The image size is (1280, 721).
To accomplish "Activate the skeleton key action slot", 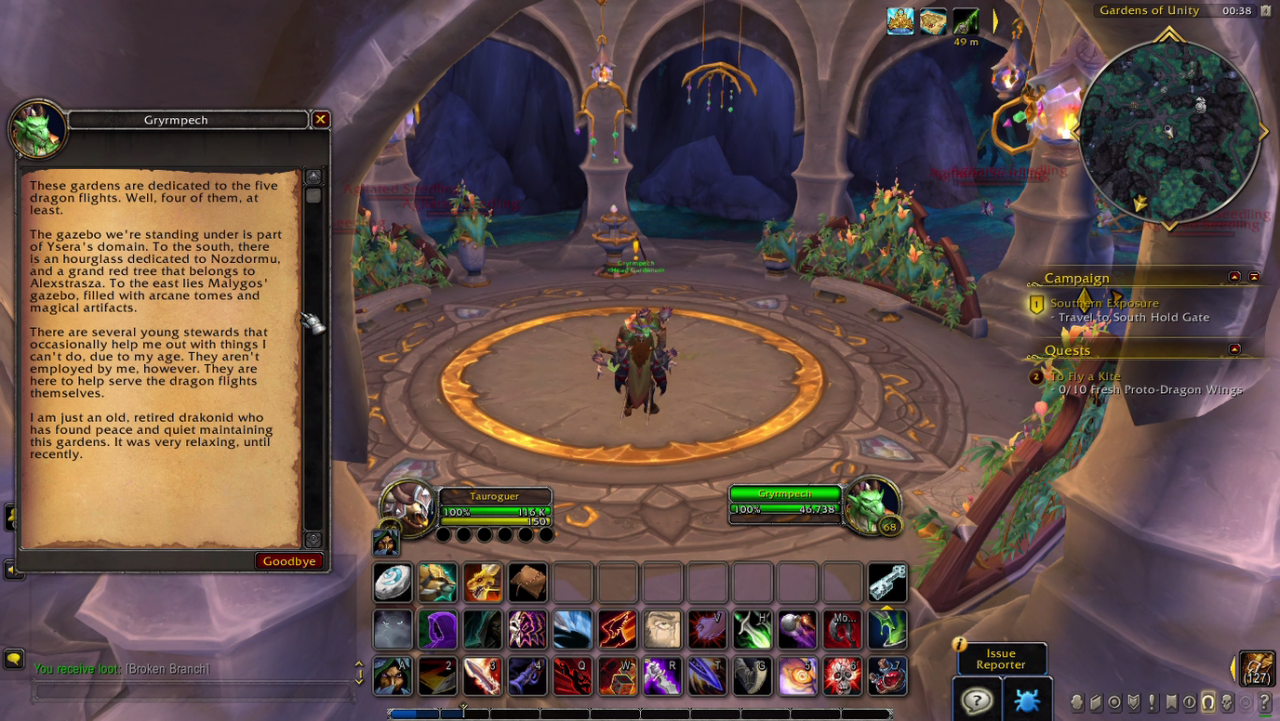I will pyautogui.click(x=887, y=582).
